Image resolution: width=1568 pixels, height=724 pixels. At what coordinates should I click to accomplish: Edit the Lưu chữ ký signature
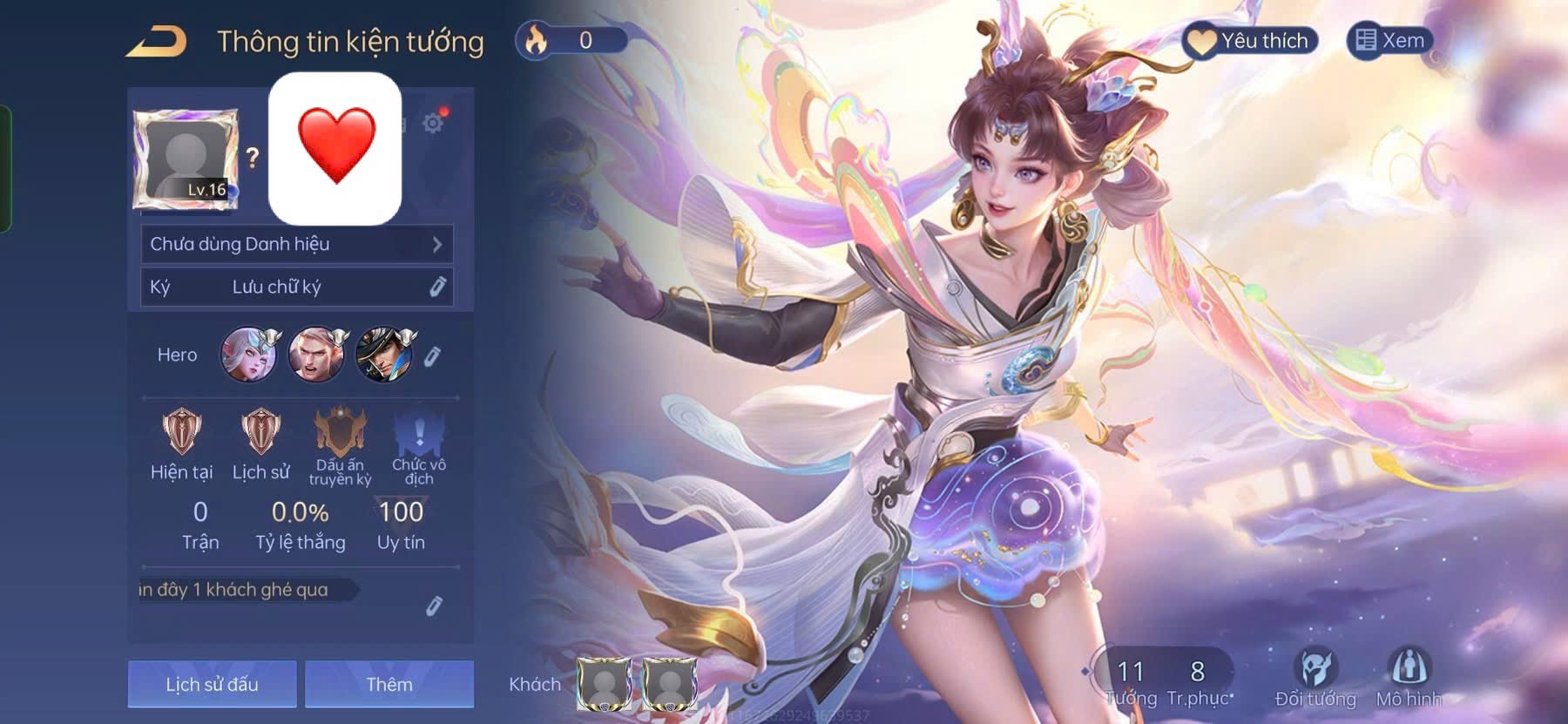pyautogui.click(x=437, y=287)
